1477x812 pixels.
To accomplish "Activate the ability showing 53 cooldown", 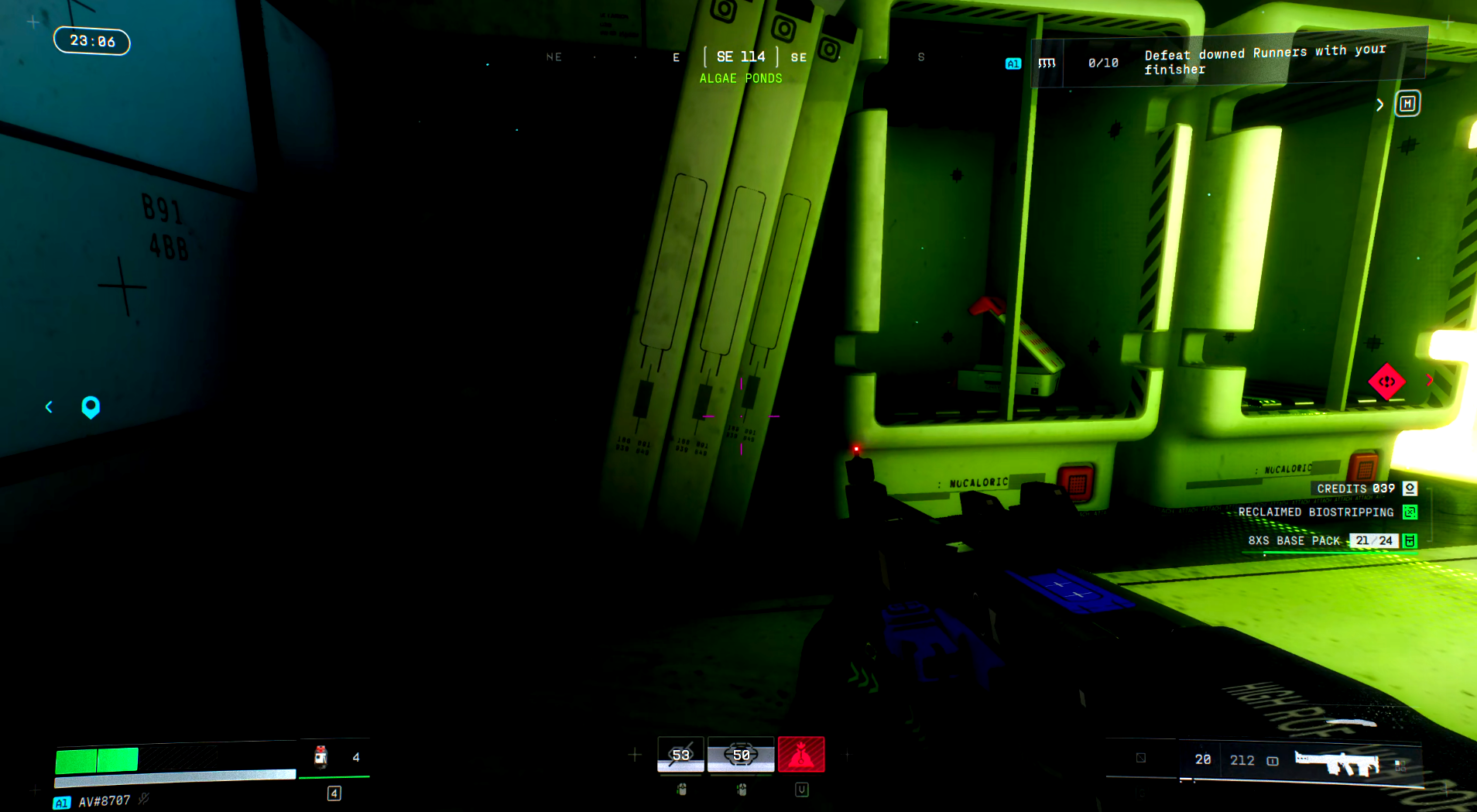I will pyautogui.click(x=680, y=755).
